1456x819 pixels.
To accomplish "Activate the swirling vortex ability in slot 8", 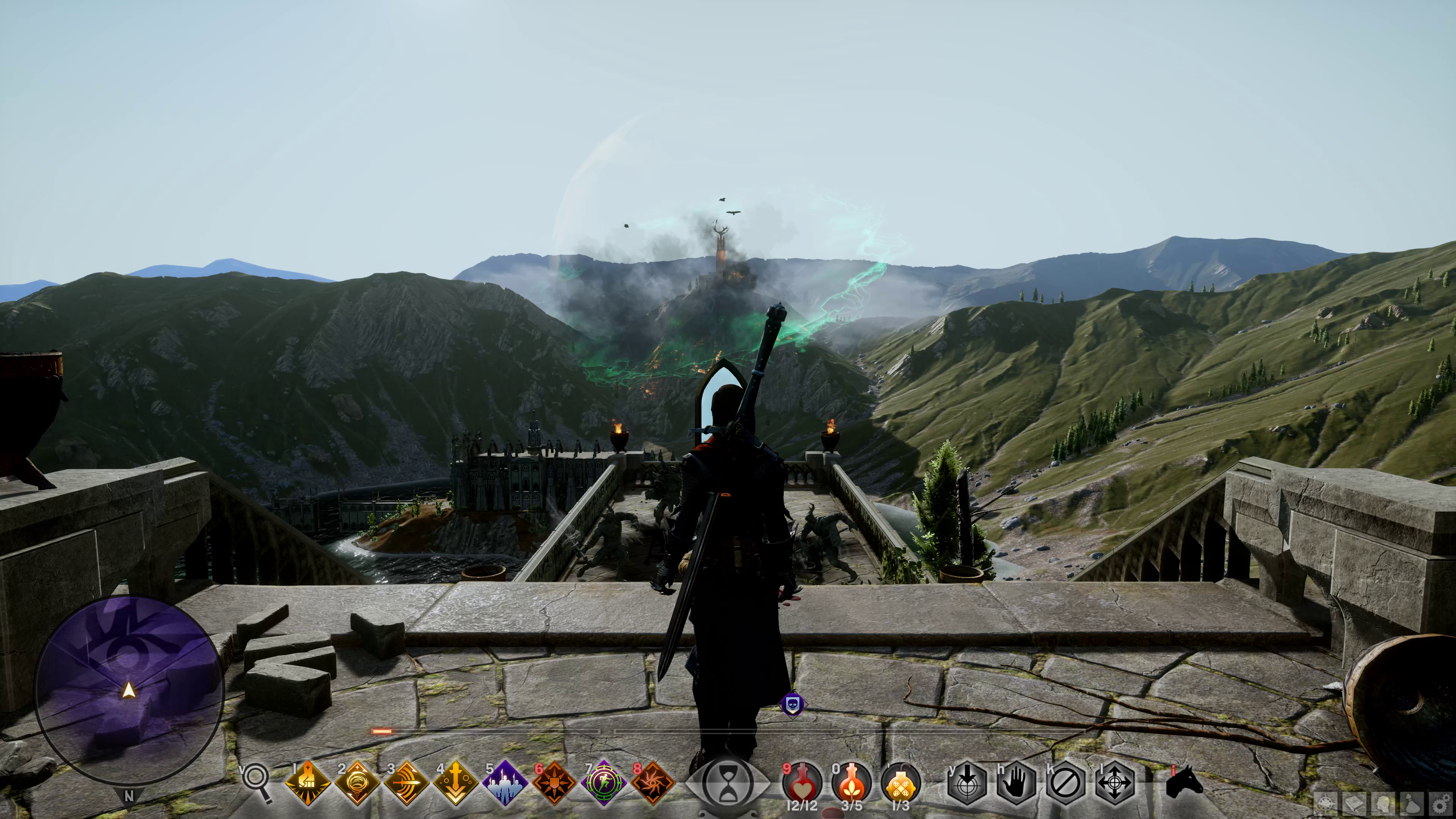I will (653, 783).
